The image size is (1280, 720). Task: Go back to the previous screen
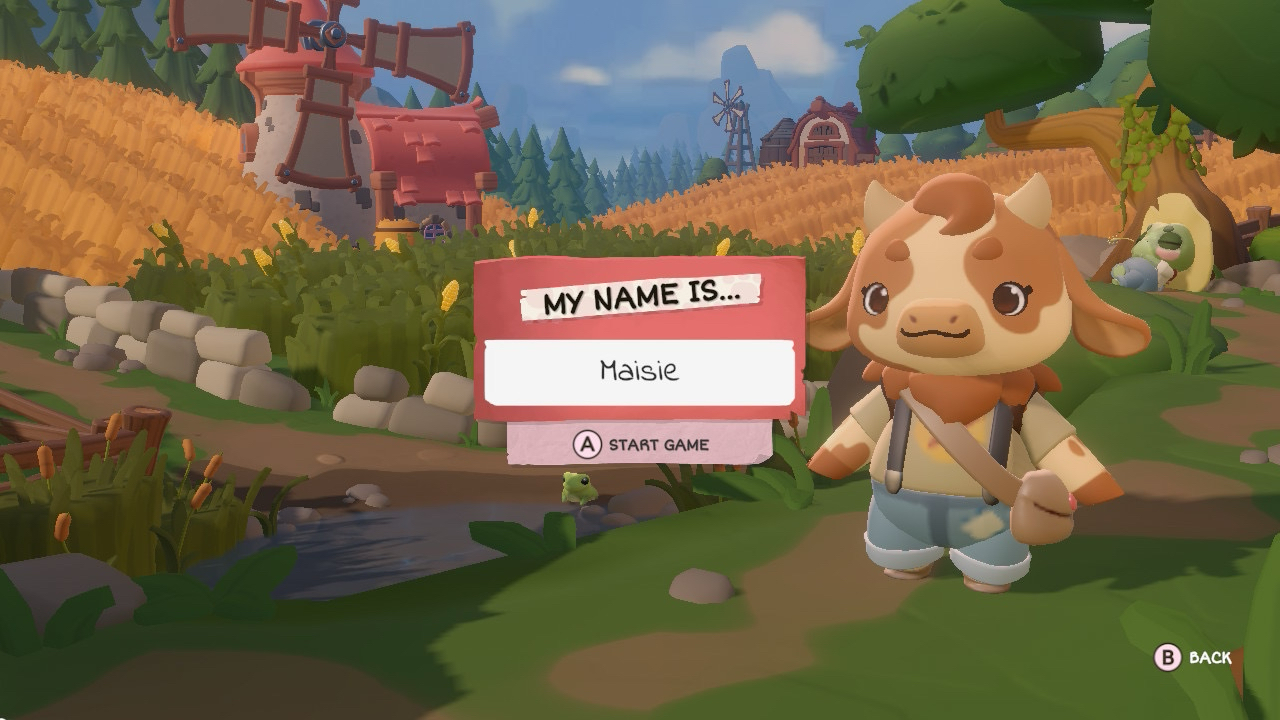click(x=1193, y=657)
